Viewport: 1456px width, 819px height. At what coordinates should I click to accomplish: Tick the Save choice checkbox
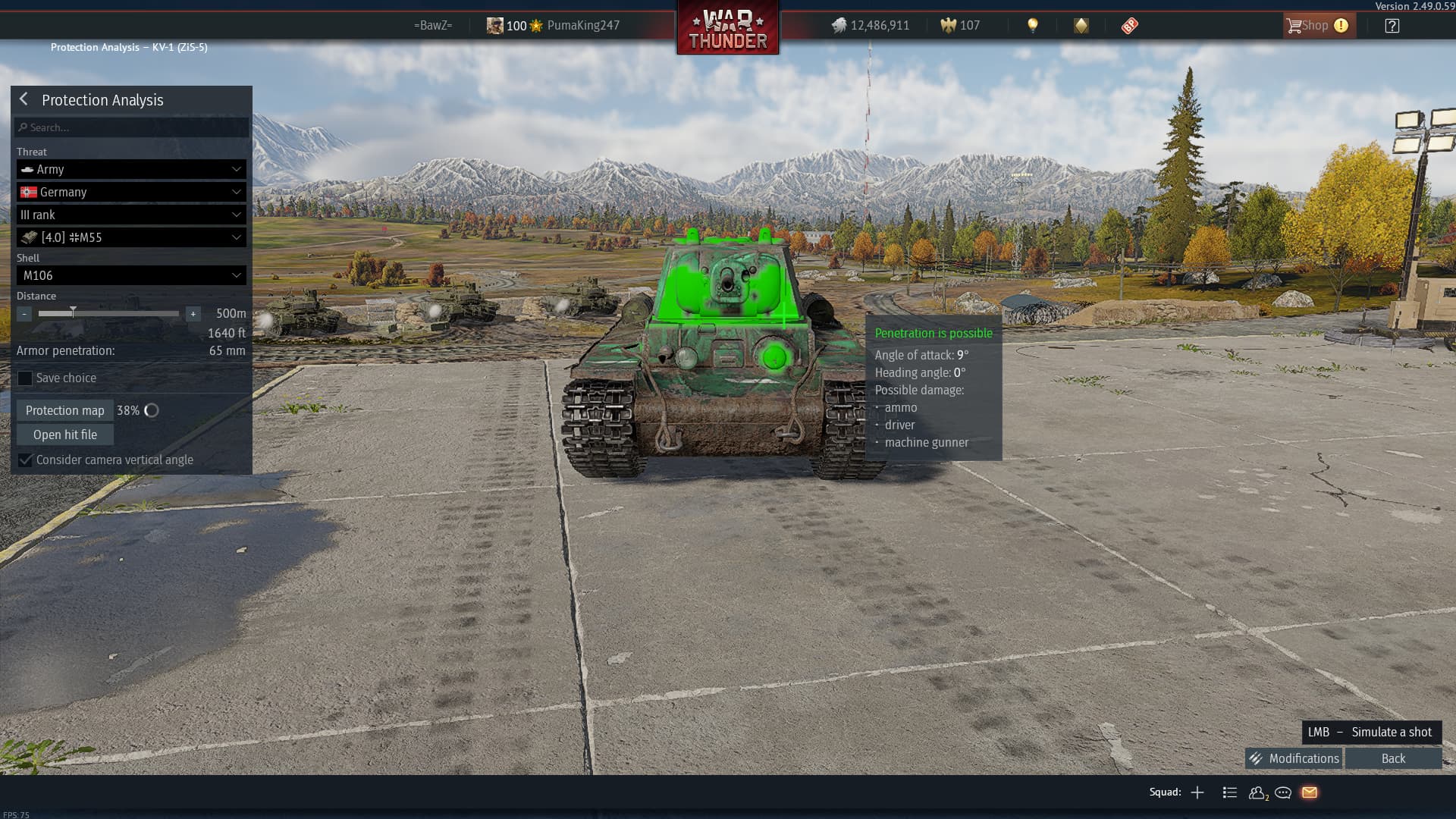click(26, 378)
